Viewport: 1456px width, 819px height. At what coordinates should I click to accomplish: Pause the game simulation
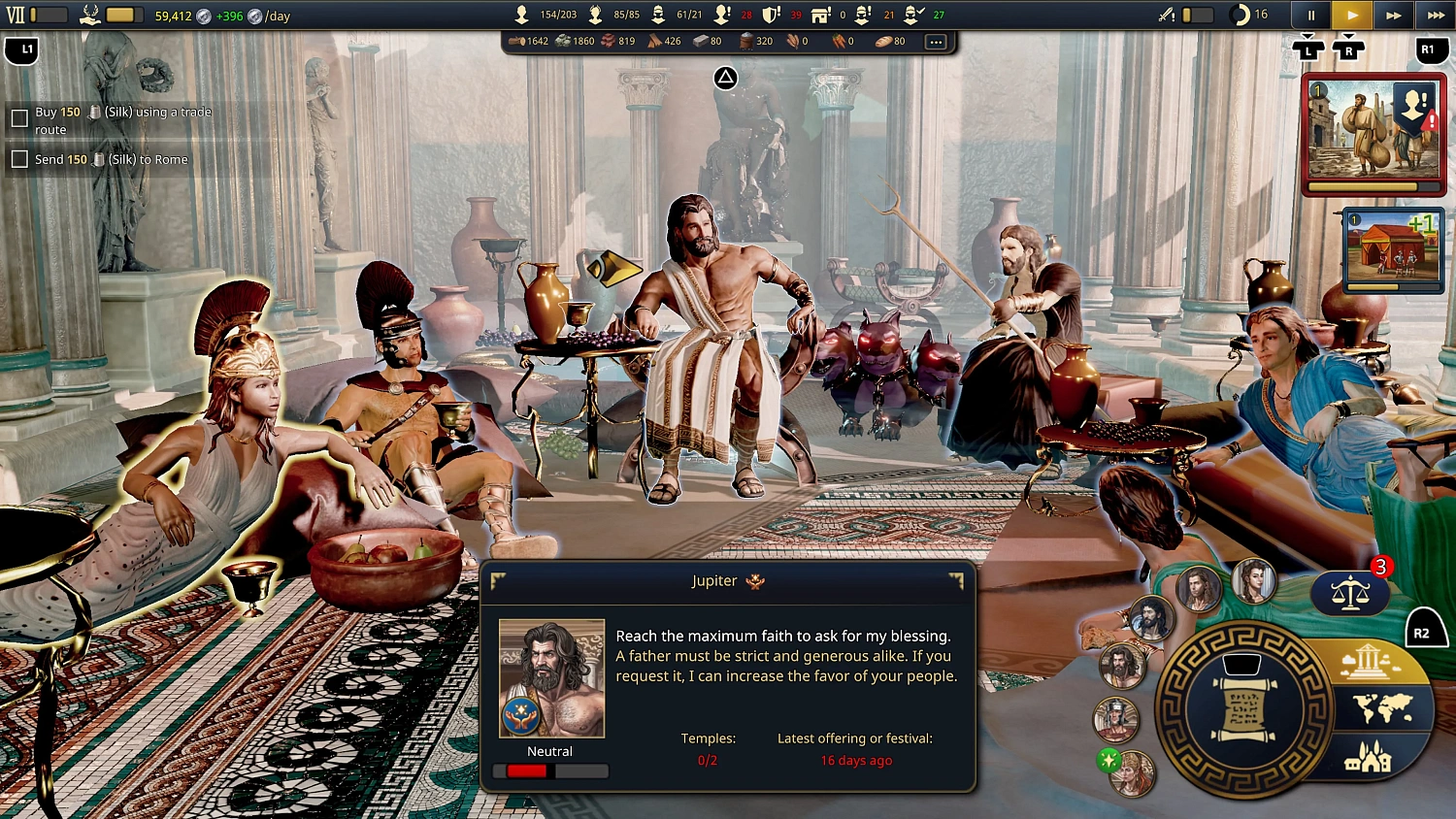click(x=1310, y=16)
